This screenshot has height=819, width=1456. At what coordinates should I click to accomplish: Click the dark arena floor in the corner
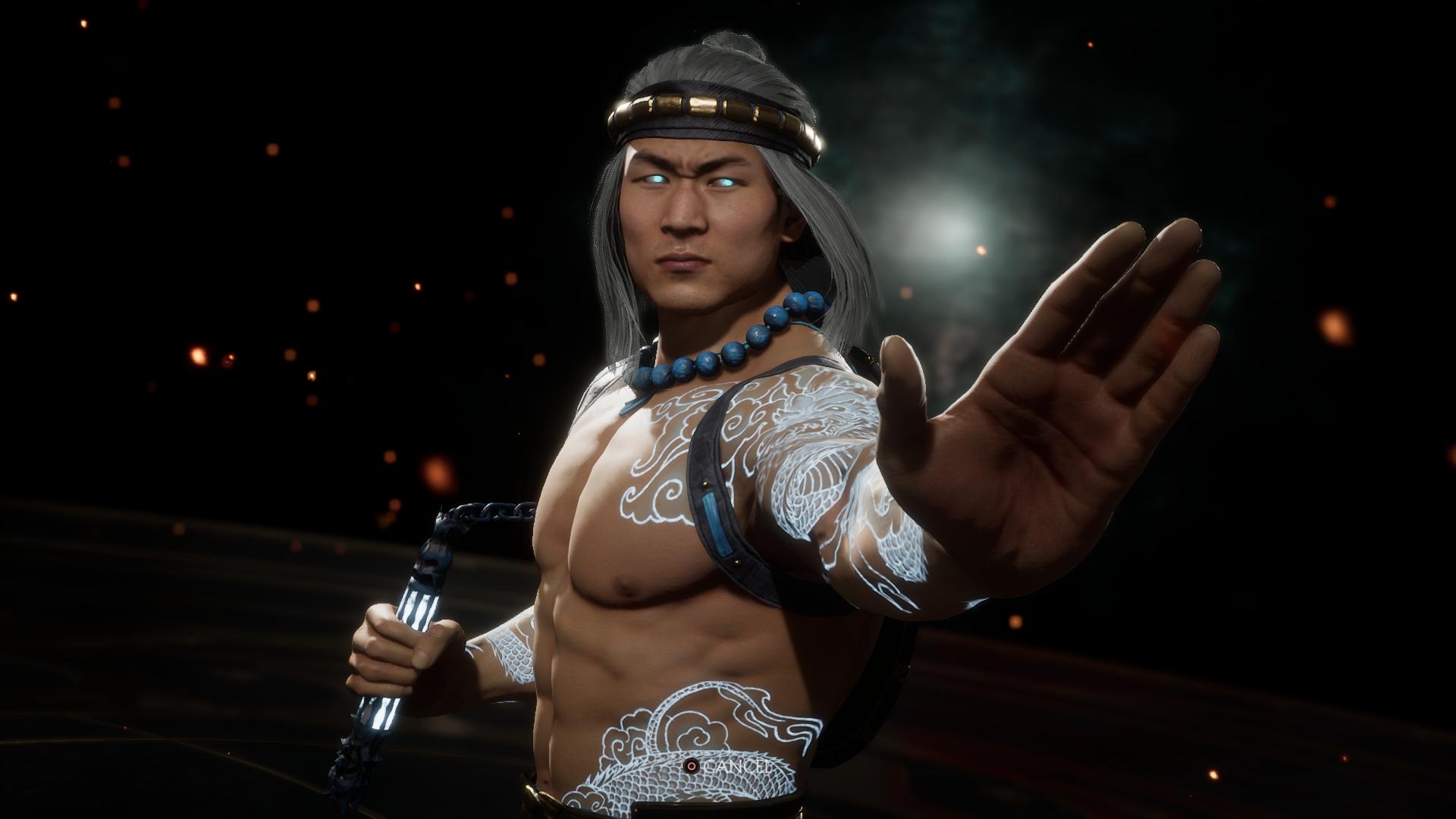click(114, 758)
